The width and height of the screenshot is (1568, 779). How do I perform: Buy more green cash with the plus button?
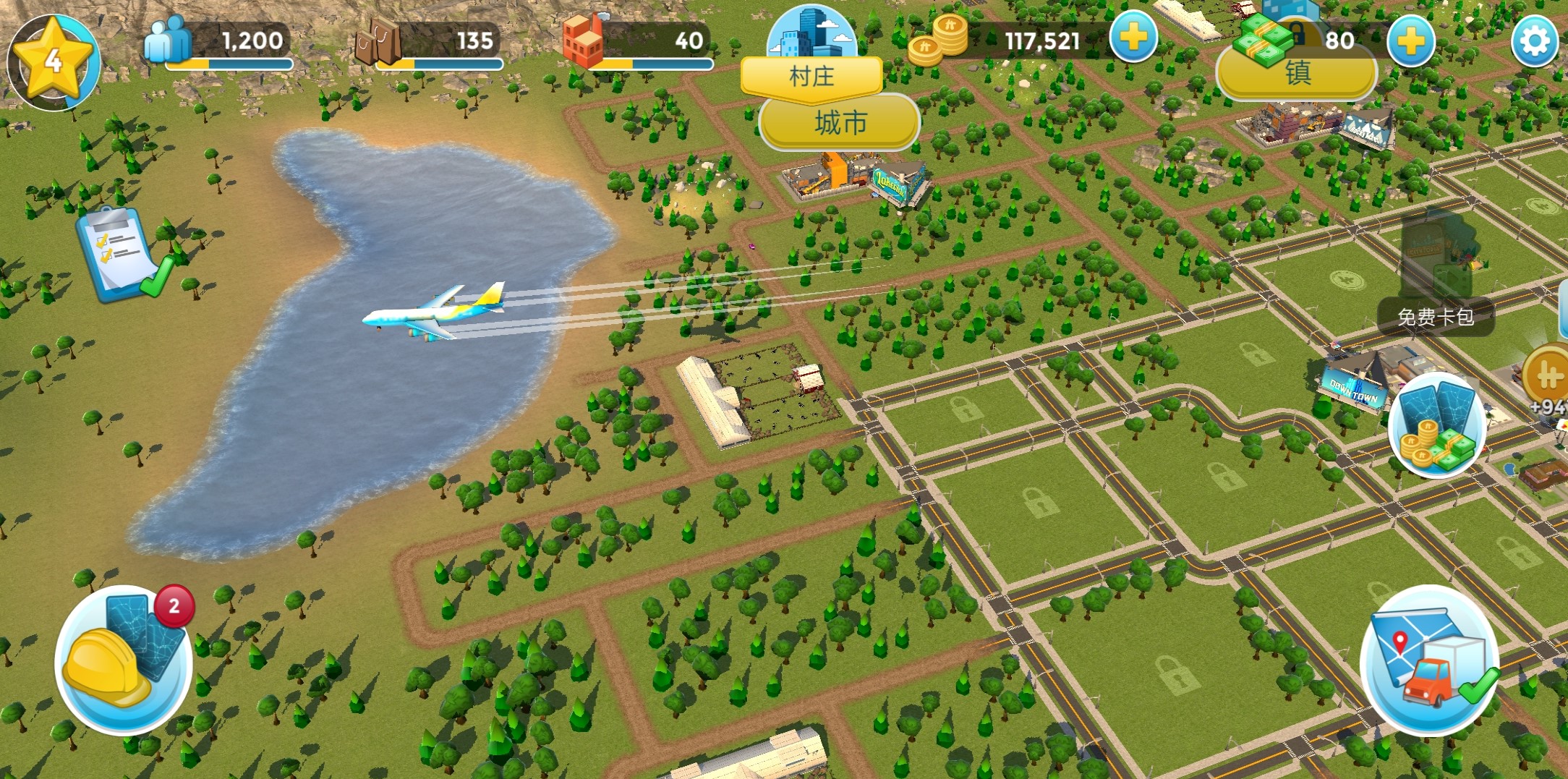pyautogui.click(x=1410, y=42)
